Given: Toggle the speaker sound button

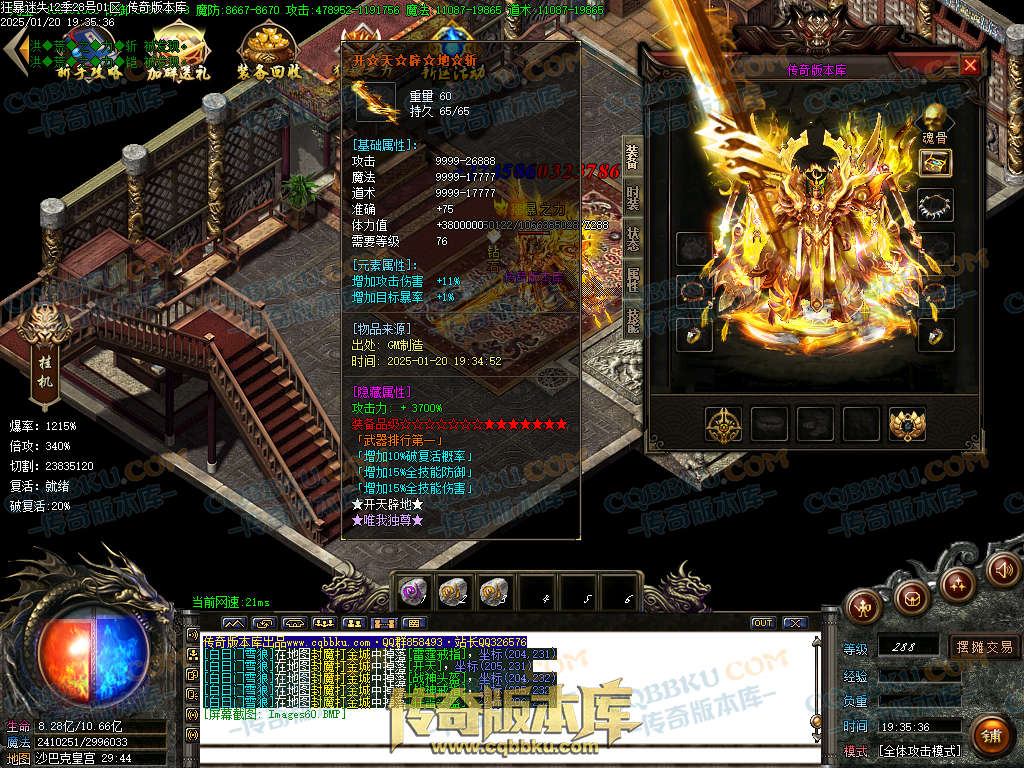Looking at the screenshot, I should click(x=1002, y=569).
